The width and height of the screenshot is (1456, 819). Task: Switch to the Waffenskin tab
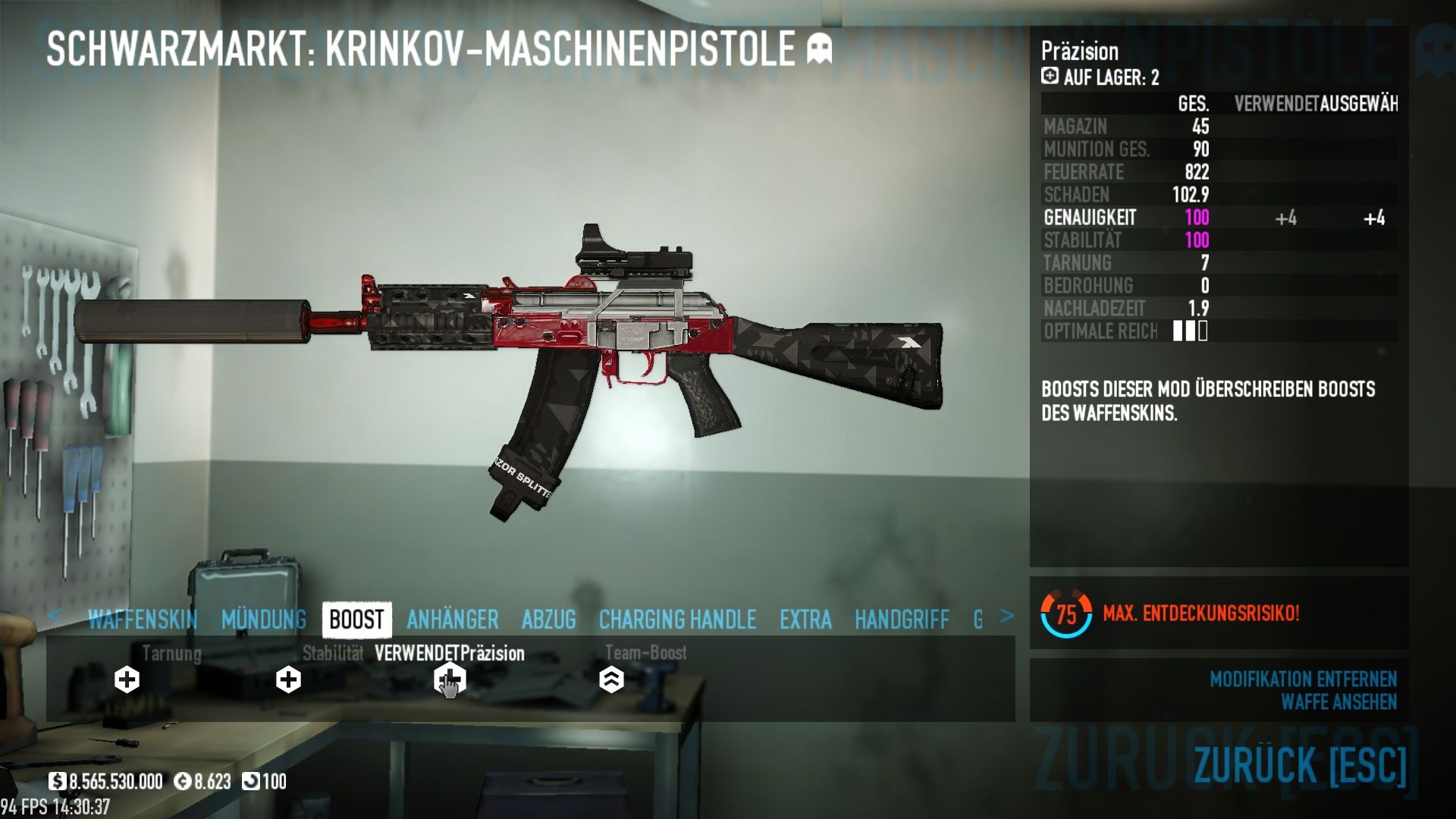(x=143, y=620)
